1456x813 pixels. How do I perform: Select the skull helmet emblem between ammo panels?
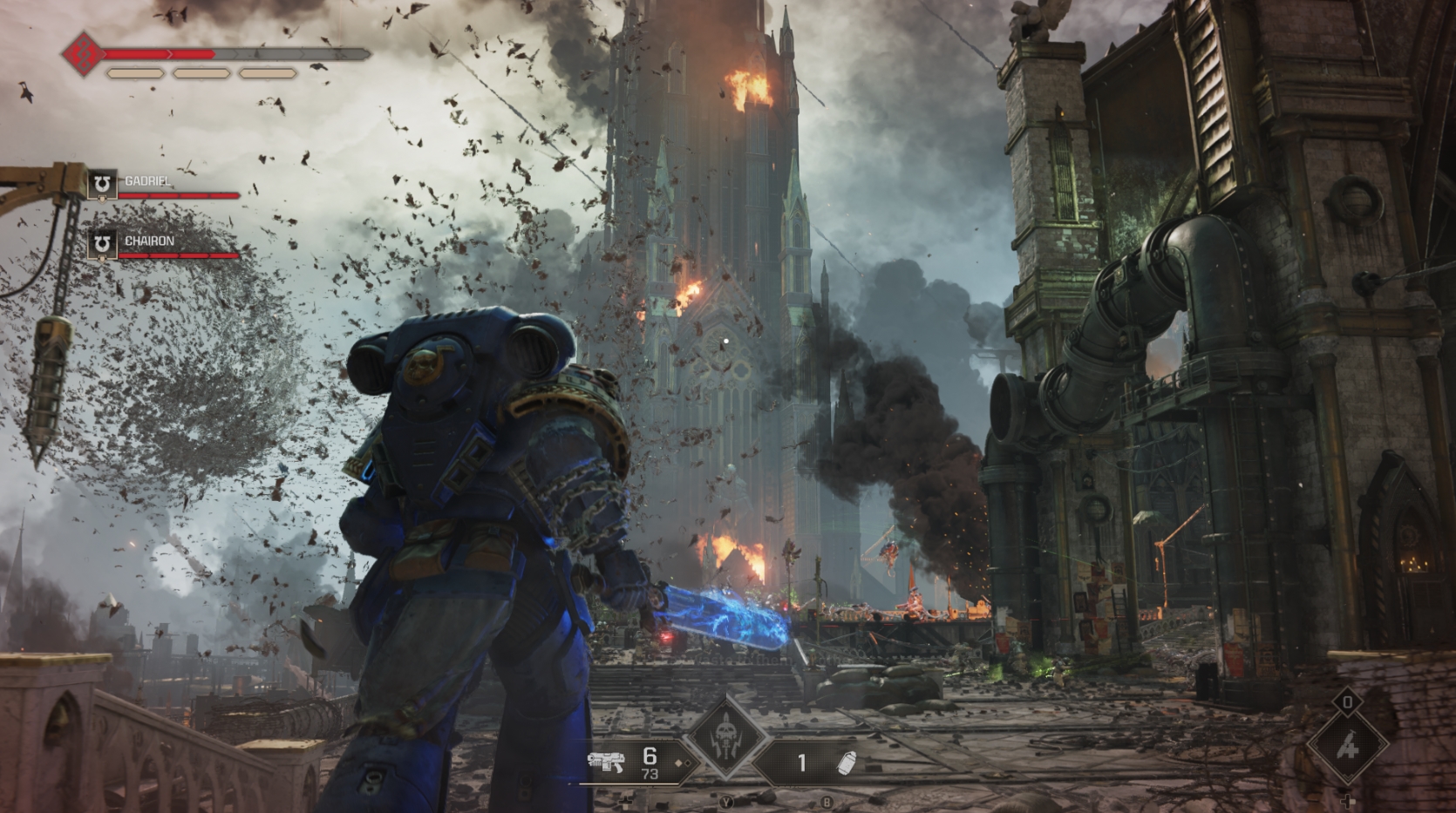click(725, 737)
